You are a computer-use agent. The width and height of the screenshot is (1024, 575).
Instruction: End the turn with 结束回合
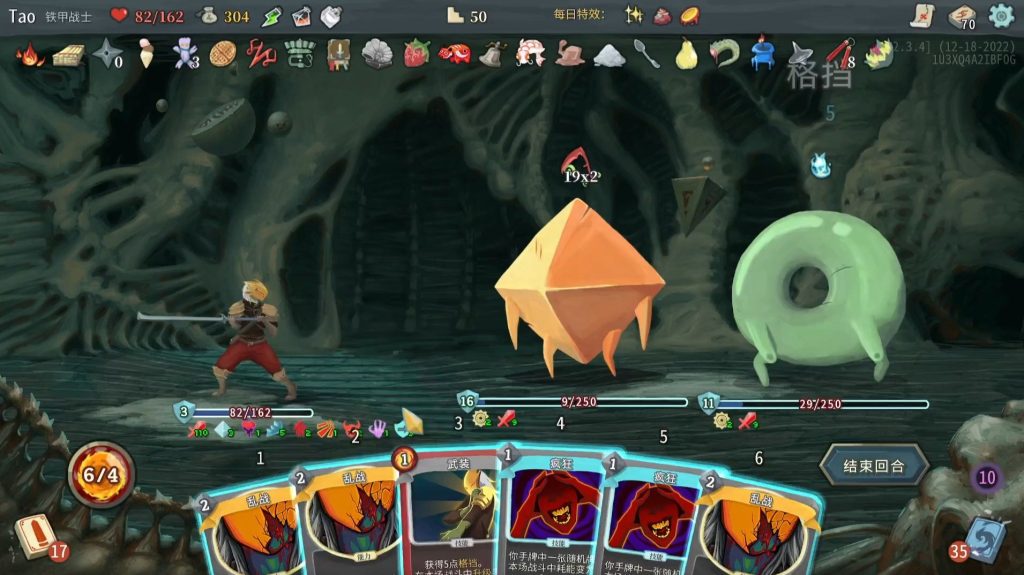(x=874, y=465)
